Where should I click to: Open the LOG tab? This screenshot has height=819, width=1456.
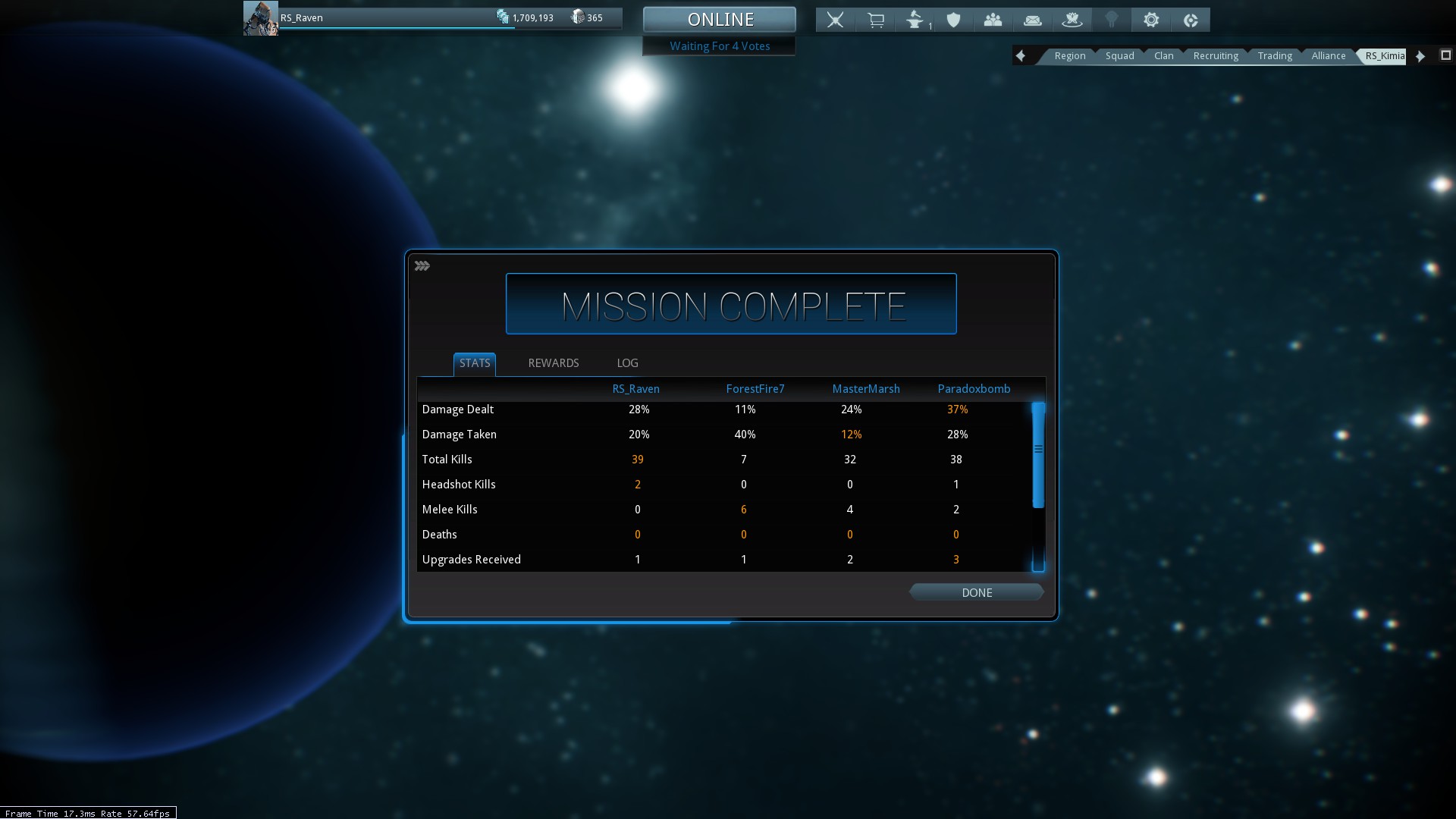[x=627, y=363]
